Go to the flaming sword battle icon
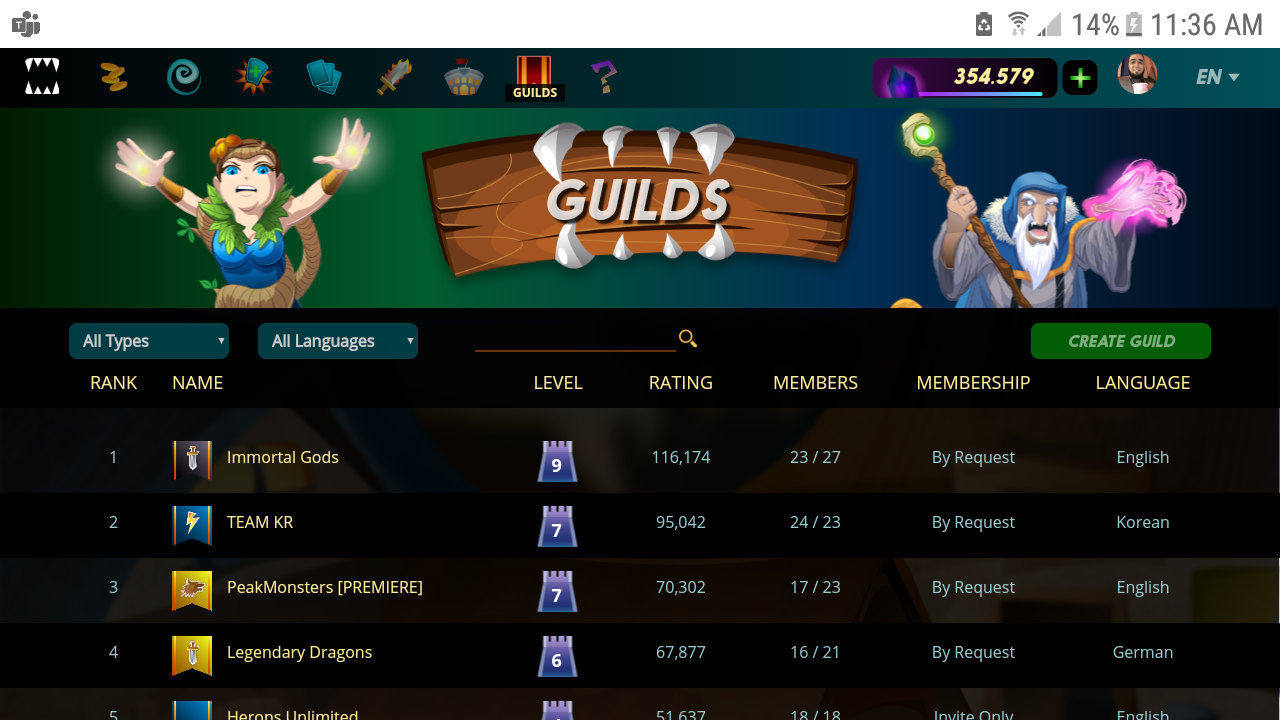Viewport: 1280px width, 720px height. tap(394, 77)
